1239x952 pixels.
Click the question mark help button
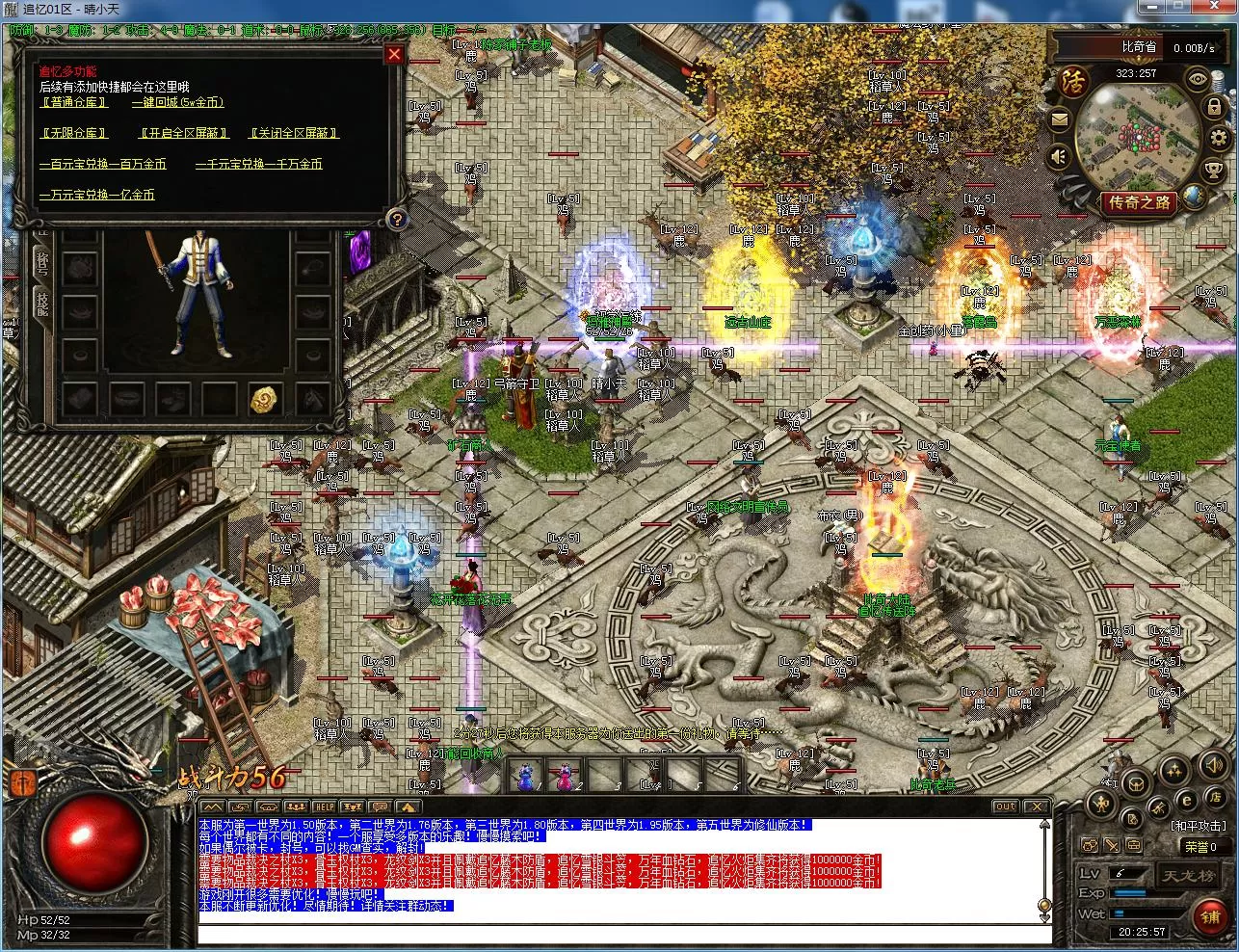pos(395,220)
